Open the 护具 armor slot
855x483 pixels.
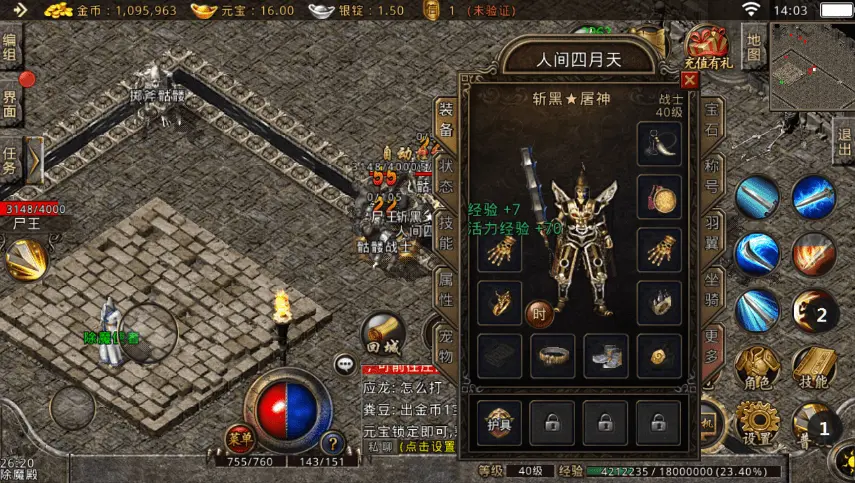pyautogui.click(x=500, y=420)
